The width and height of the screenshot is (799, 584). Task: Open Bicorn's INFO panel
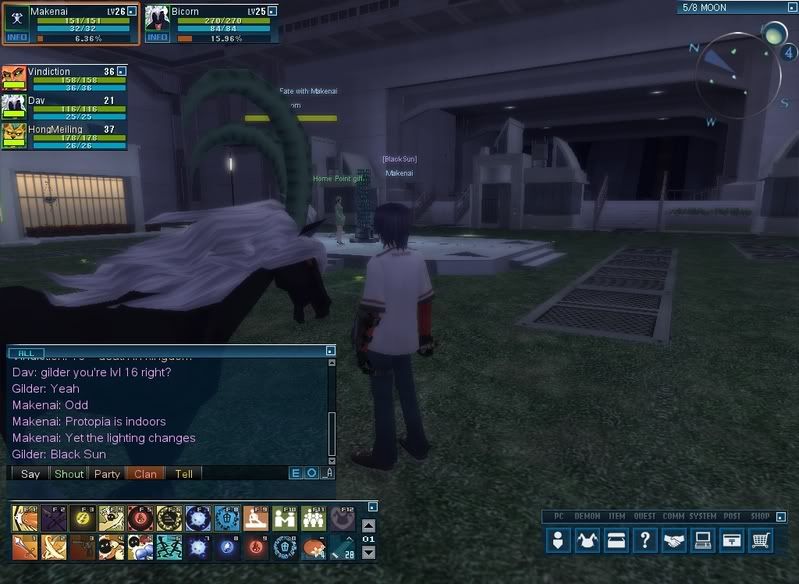click(157, 37)
